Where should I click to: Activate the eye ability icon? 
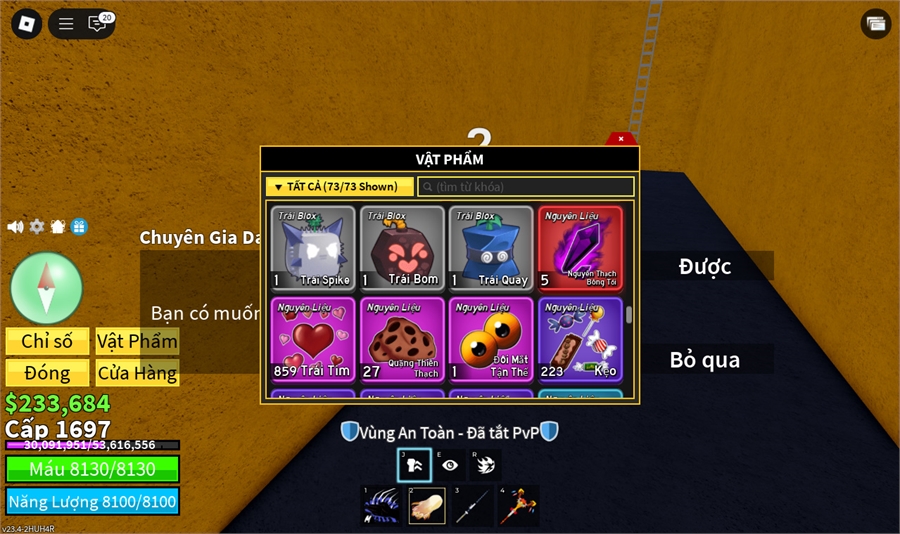click(450, 465)
